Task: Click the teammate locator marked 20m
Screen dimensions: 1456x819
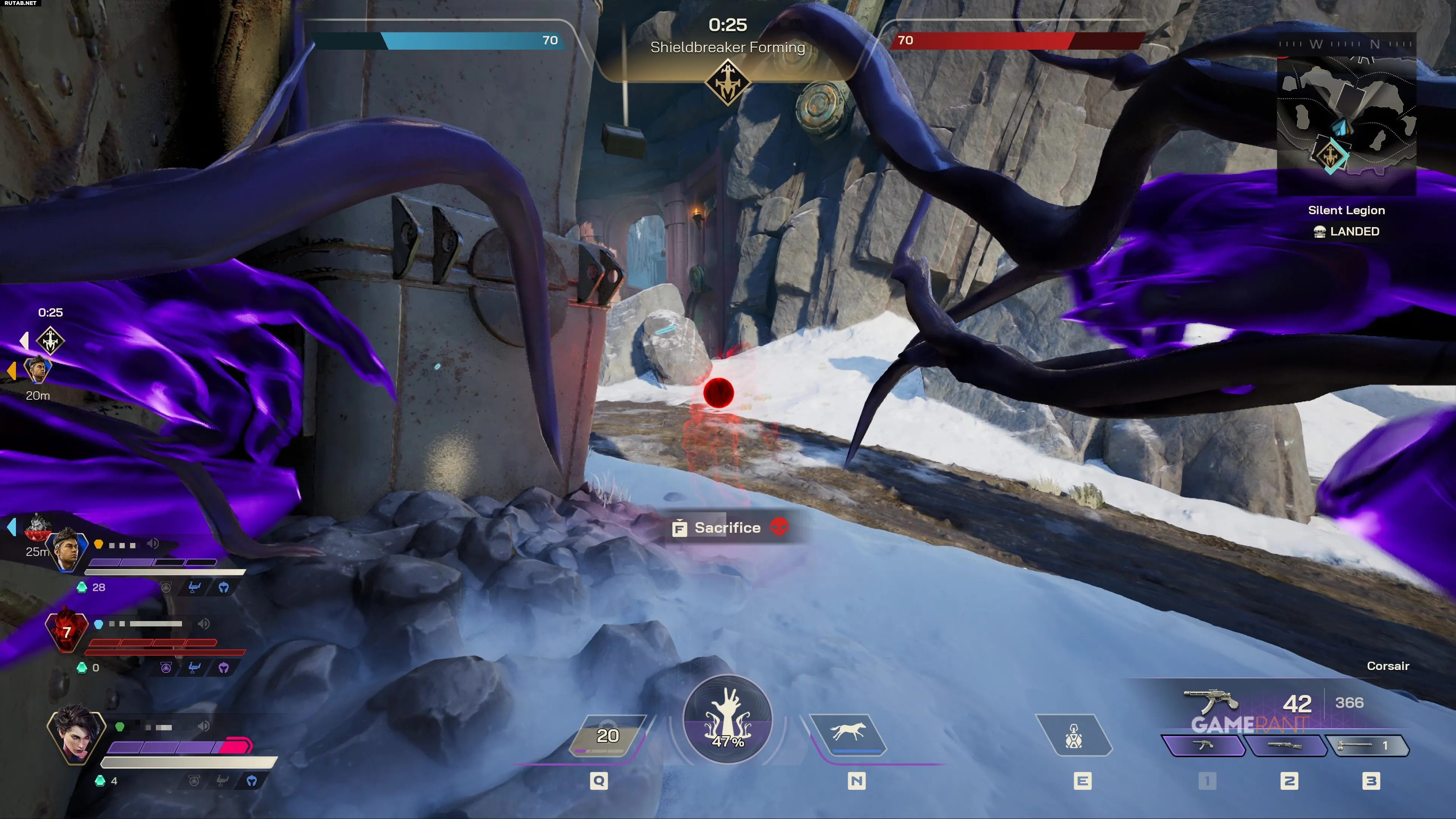Action: point(37,370)
